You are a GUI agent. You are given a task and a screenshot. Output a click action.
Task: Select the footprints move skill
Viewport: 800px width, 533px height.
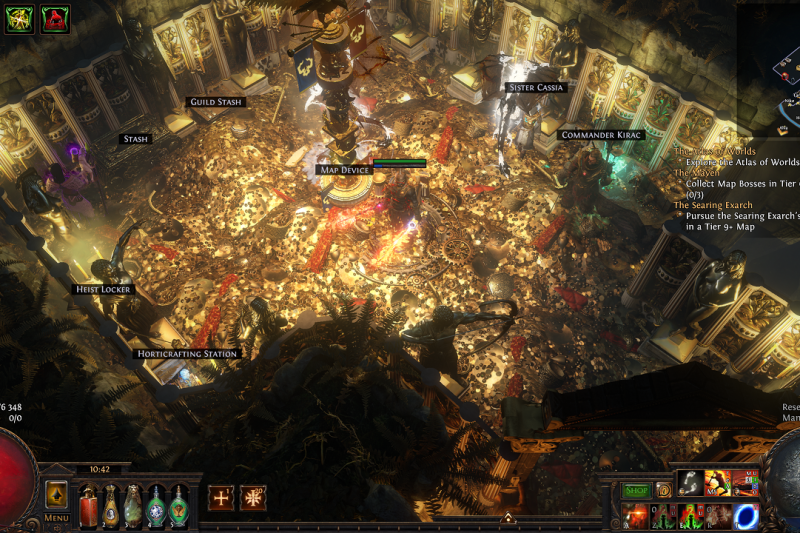point(690,482)
